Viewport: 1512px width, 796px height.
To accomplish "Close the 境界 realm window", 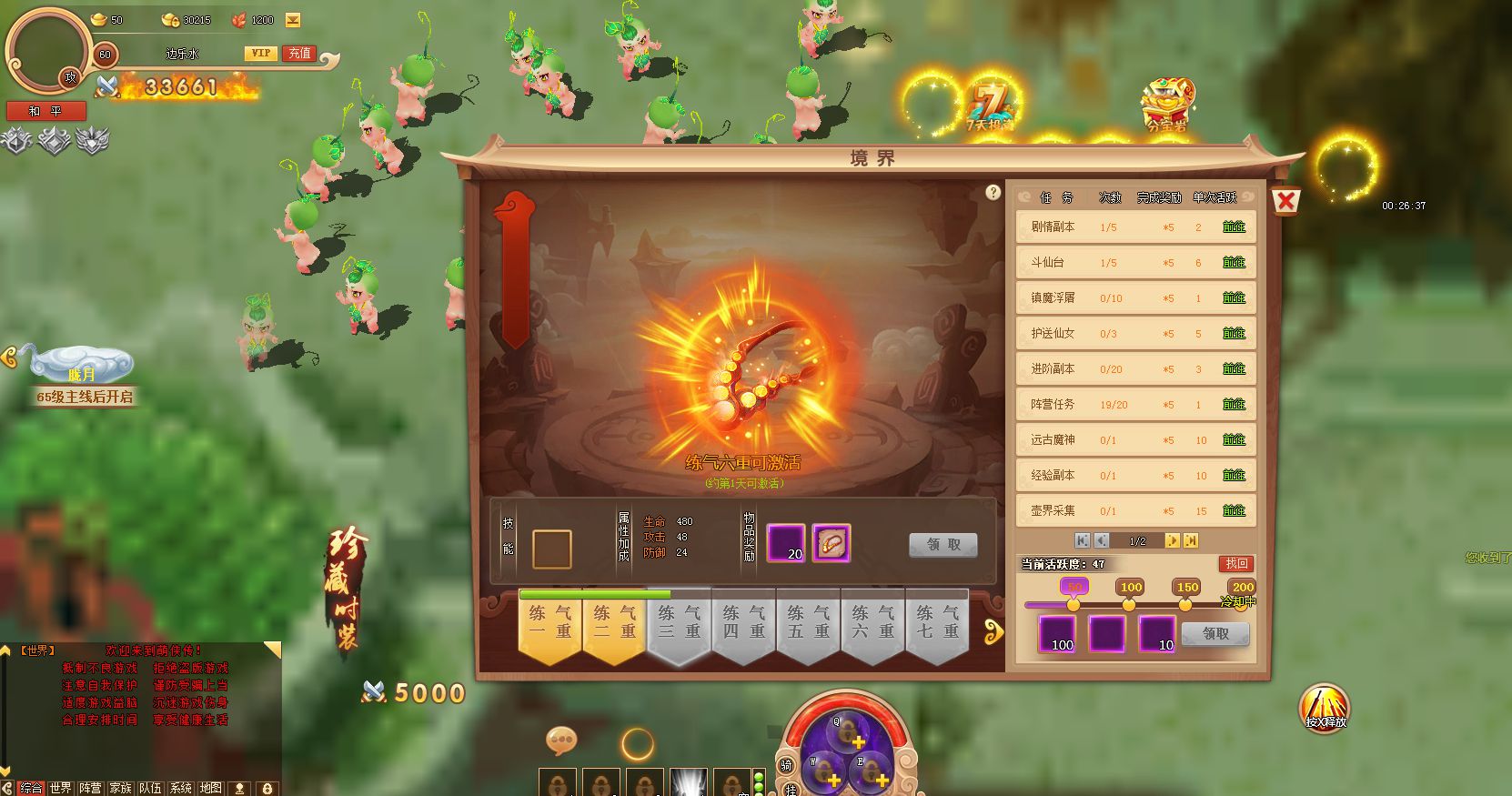I will pos(1285,201).
